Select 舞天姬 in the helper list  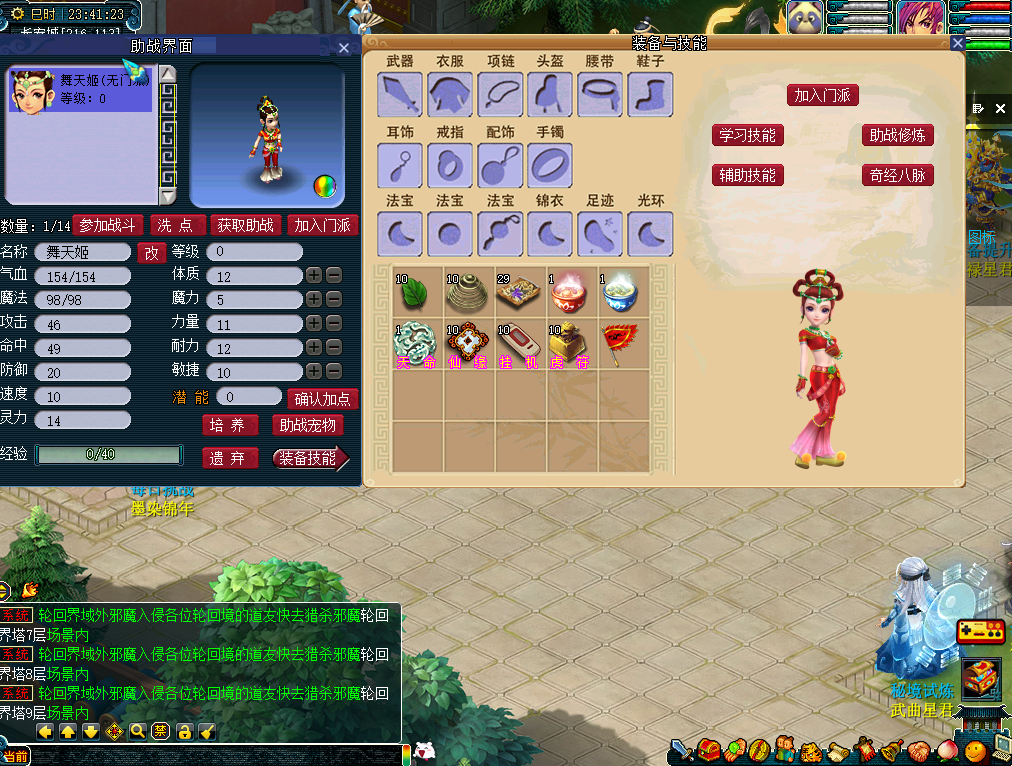[x=80, y=90]
